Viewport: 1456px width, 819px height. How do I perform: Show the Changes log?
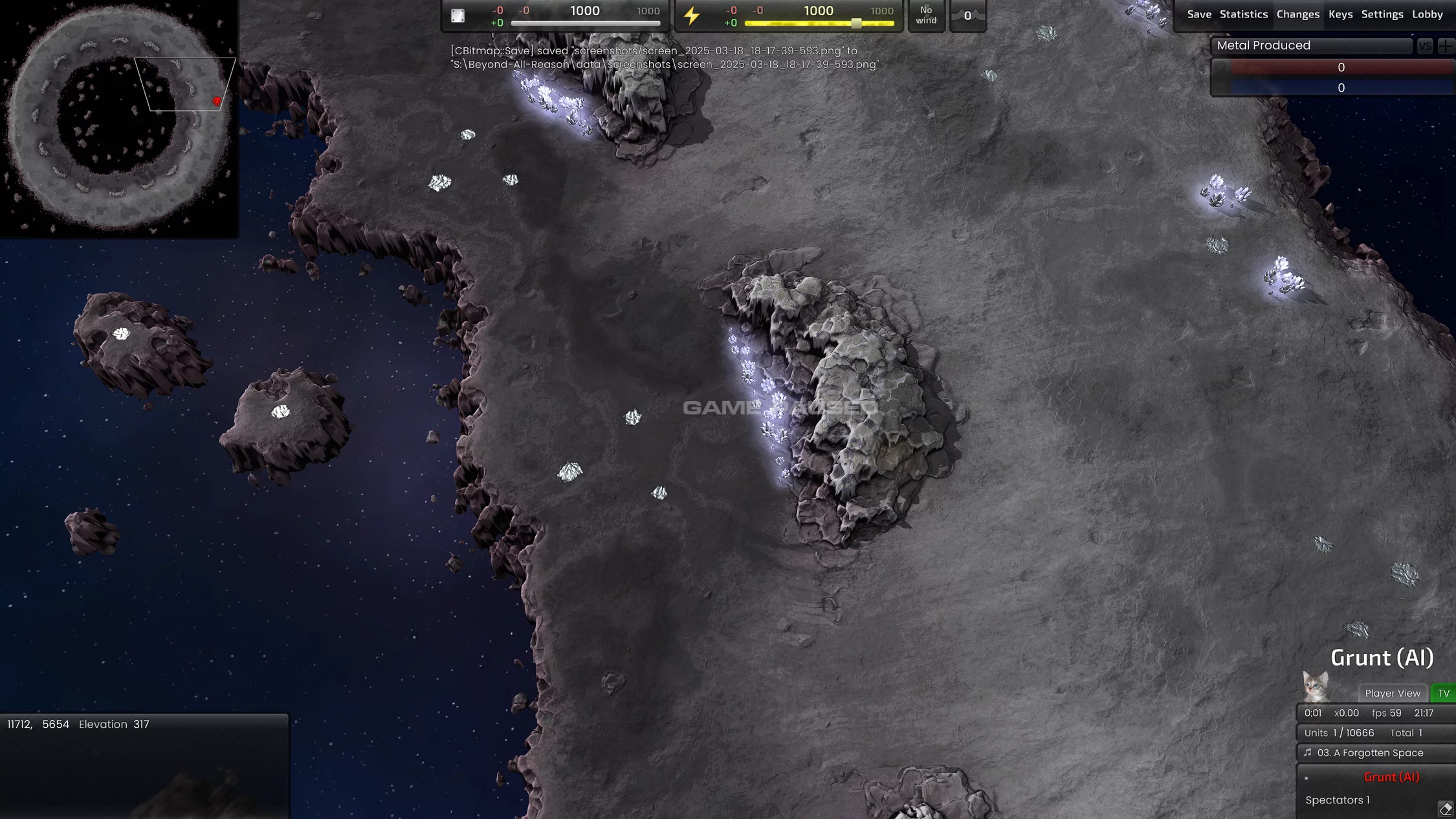click(1297, 14)
